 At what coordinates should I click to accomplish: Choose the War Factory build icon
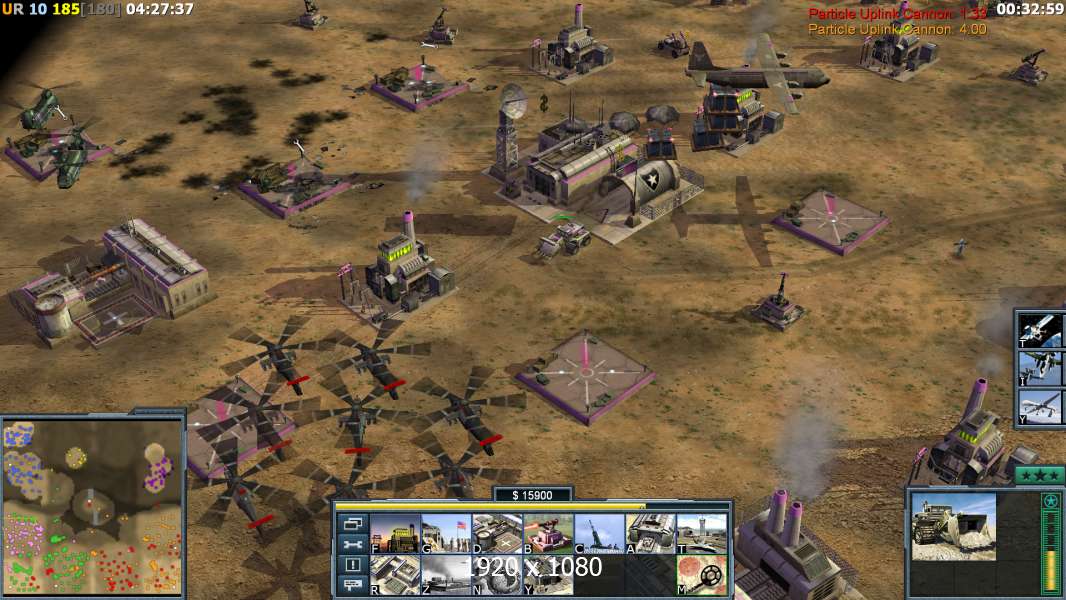coord(650,533)
